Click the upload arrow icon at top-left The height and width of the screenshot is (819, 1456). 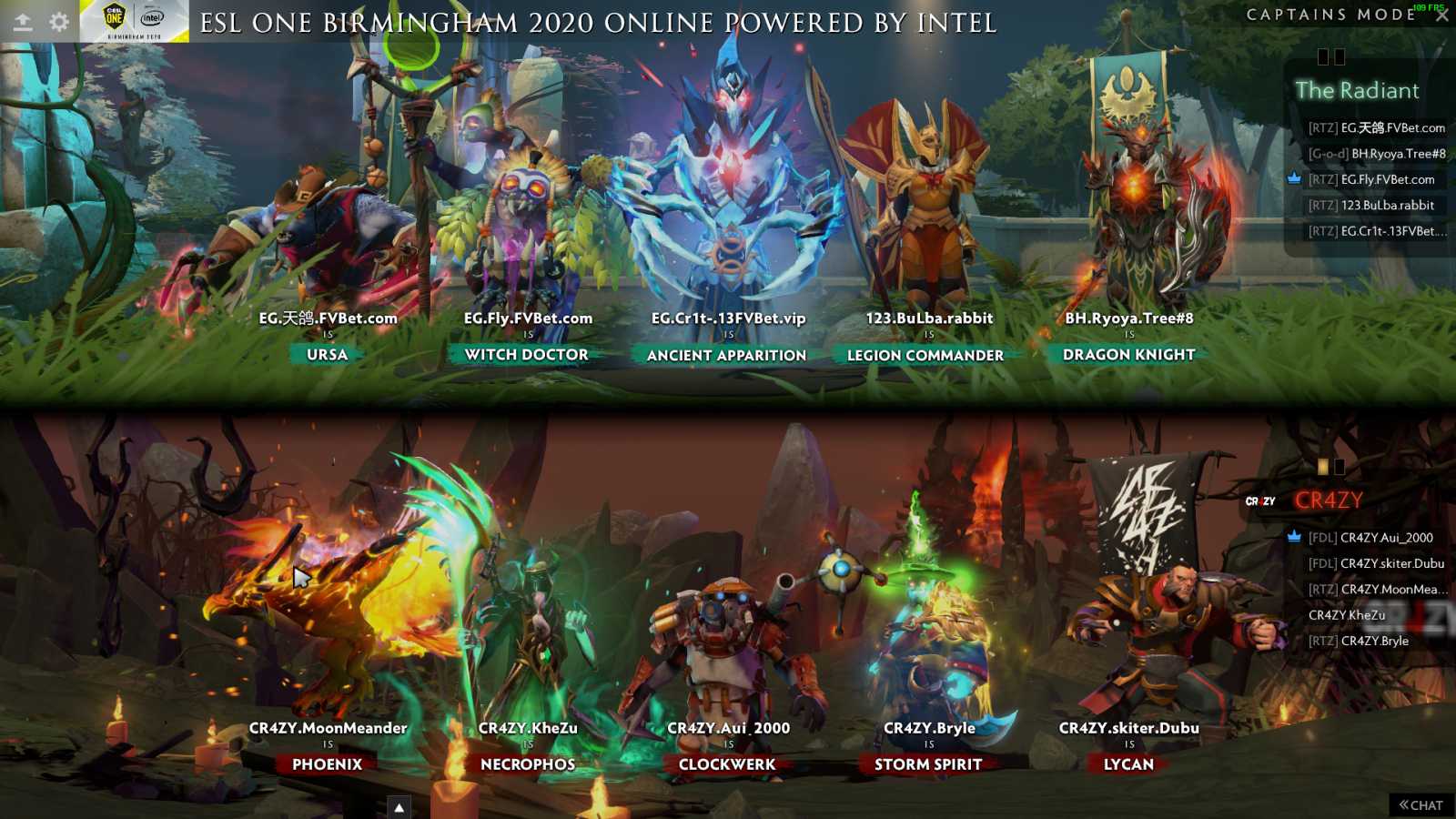(23, 22)
